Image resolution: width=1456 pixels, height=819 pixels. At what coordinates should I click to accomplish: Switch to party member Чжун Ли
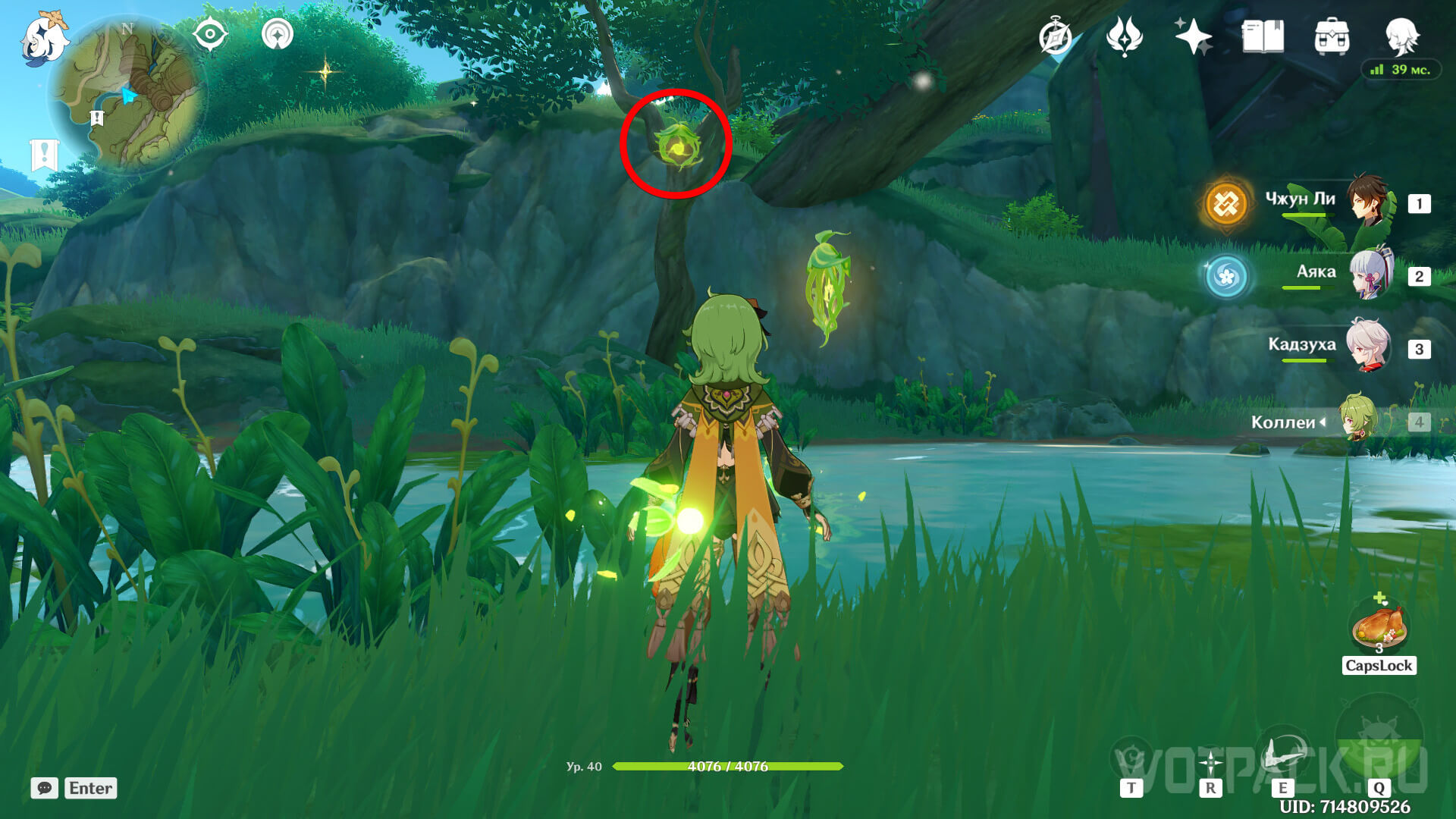point(1370,202)
